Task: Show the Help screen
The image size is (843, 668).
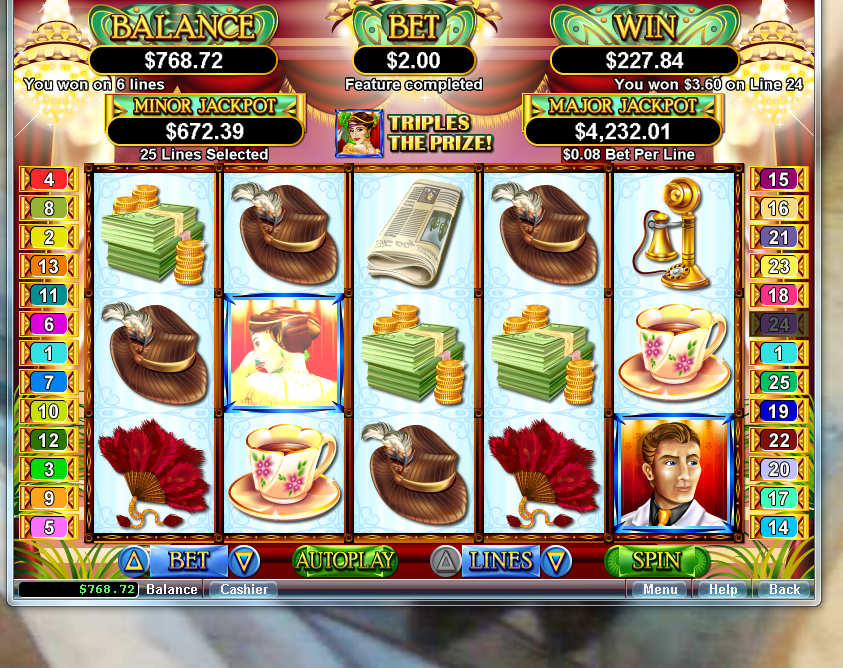Action: (x=723, y=589)
